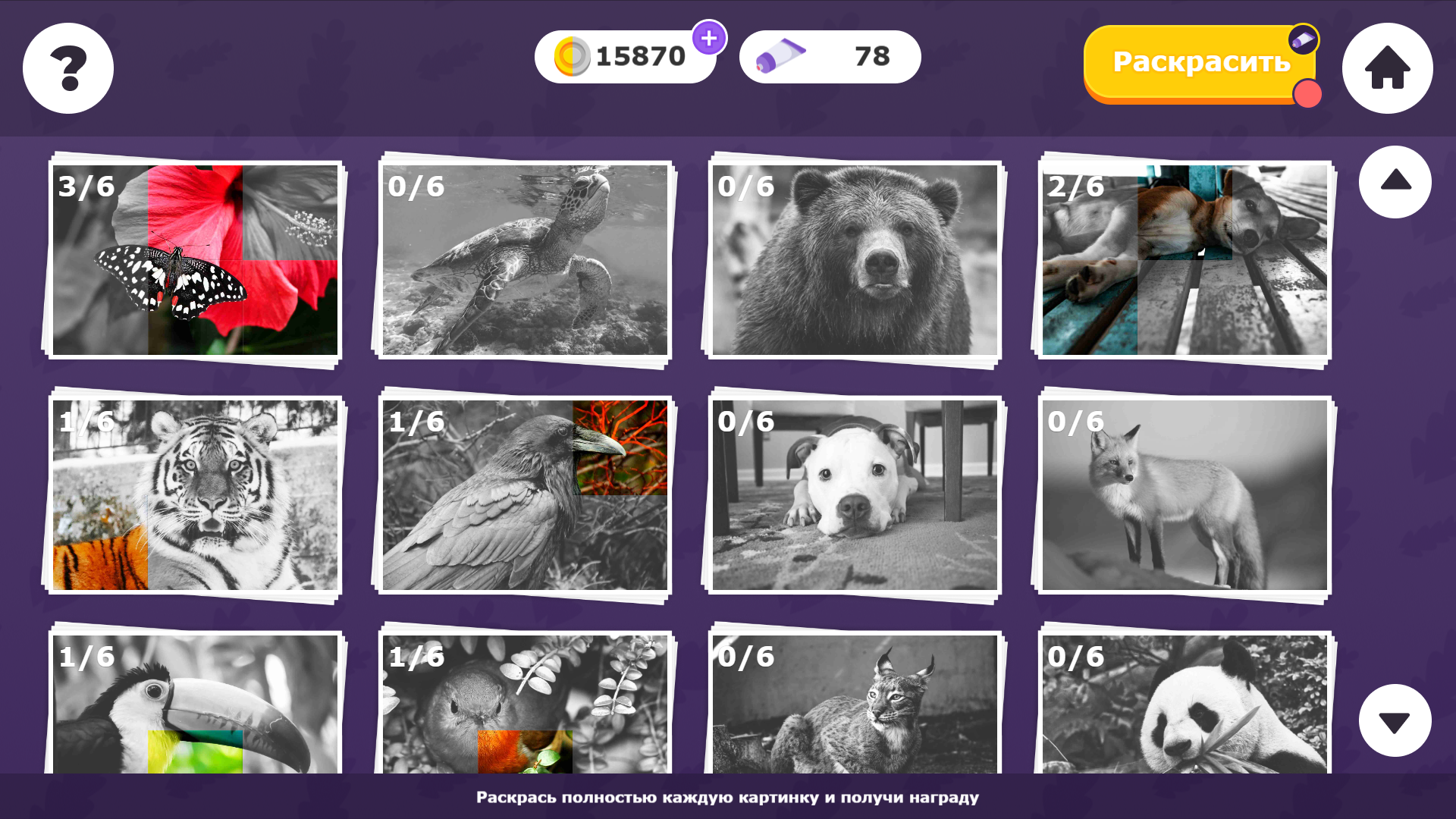Open the help question mark icon
The width and height of the screenshot is (1456, 819).
[67, 68]
